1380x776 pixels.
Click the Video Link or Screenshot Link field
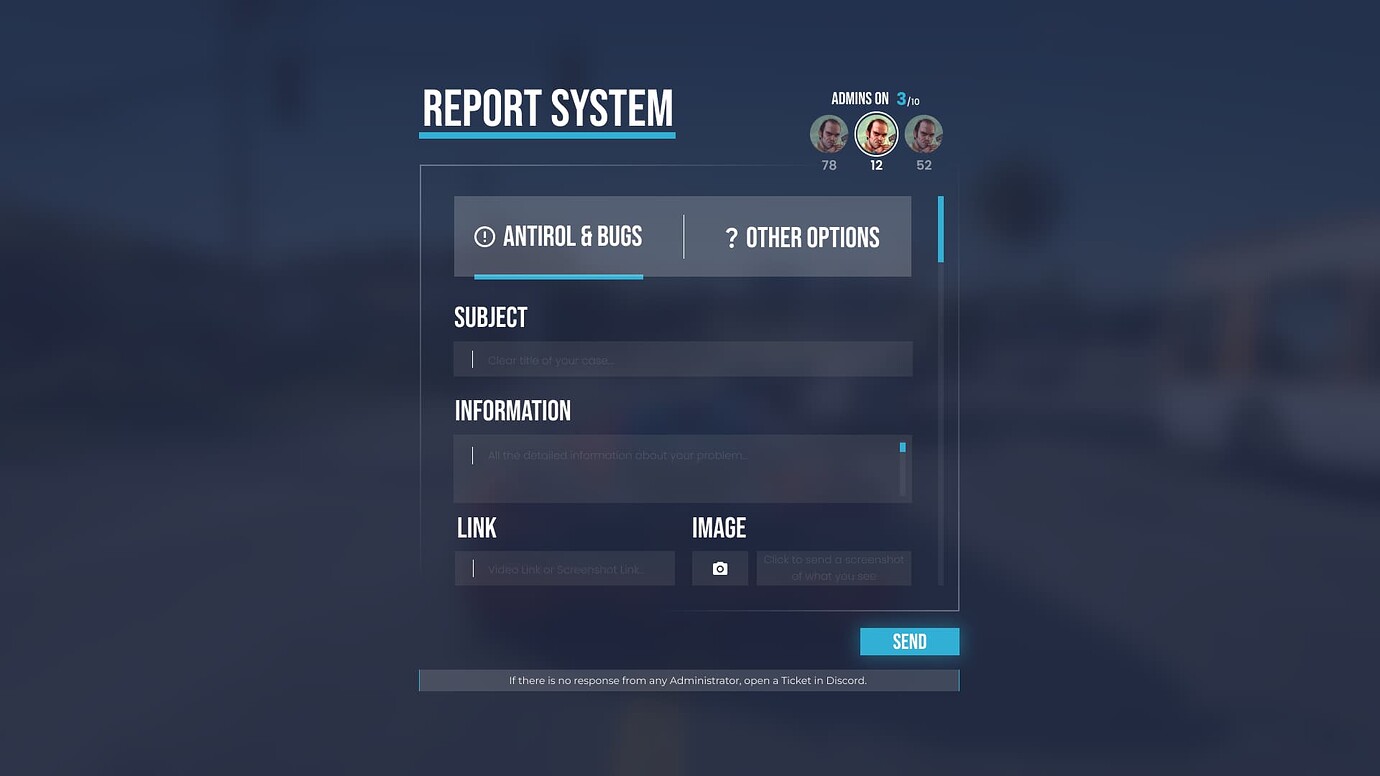[x=565, y=568]
